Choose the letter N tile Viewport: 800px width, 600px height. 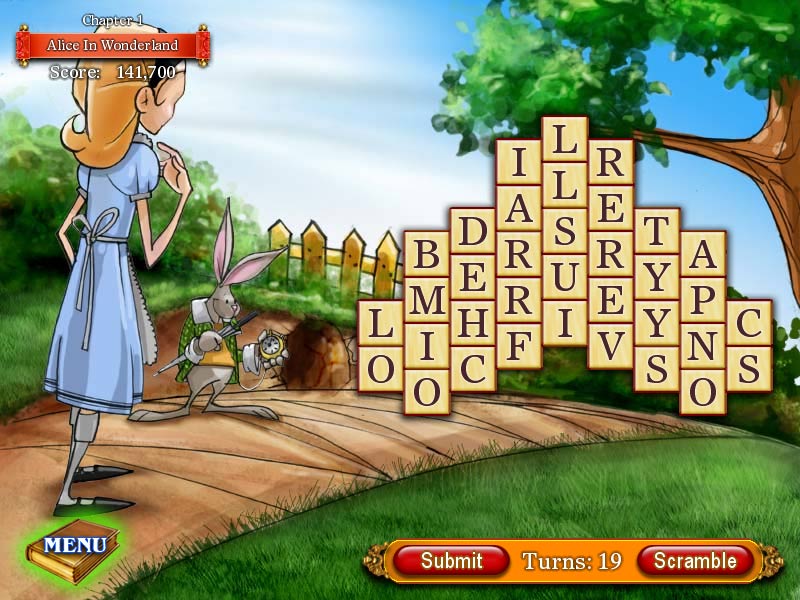tap(702, 346)
